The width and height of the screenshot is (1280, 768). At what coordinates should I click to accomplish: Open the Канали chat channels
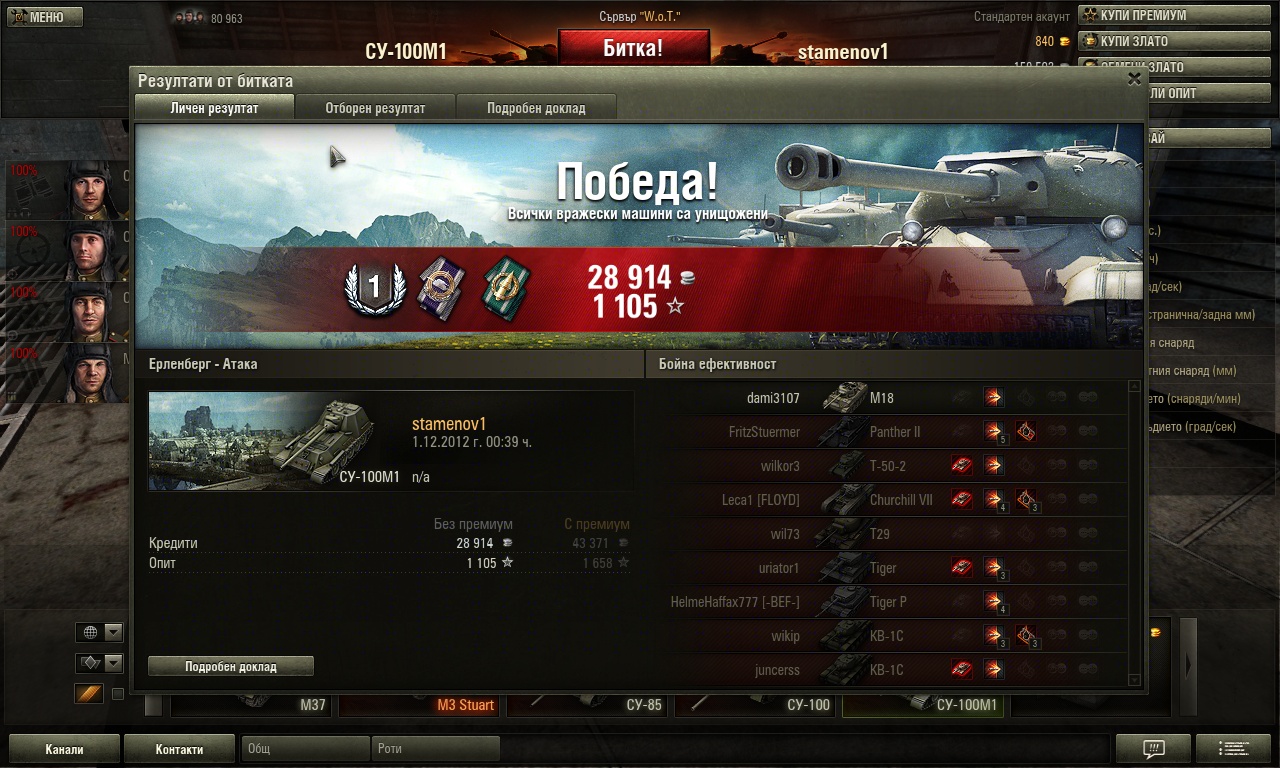[64, 749]
